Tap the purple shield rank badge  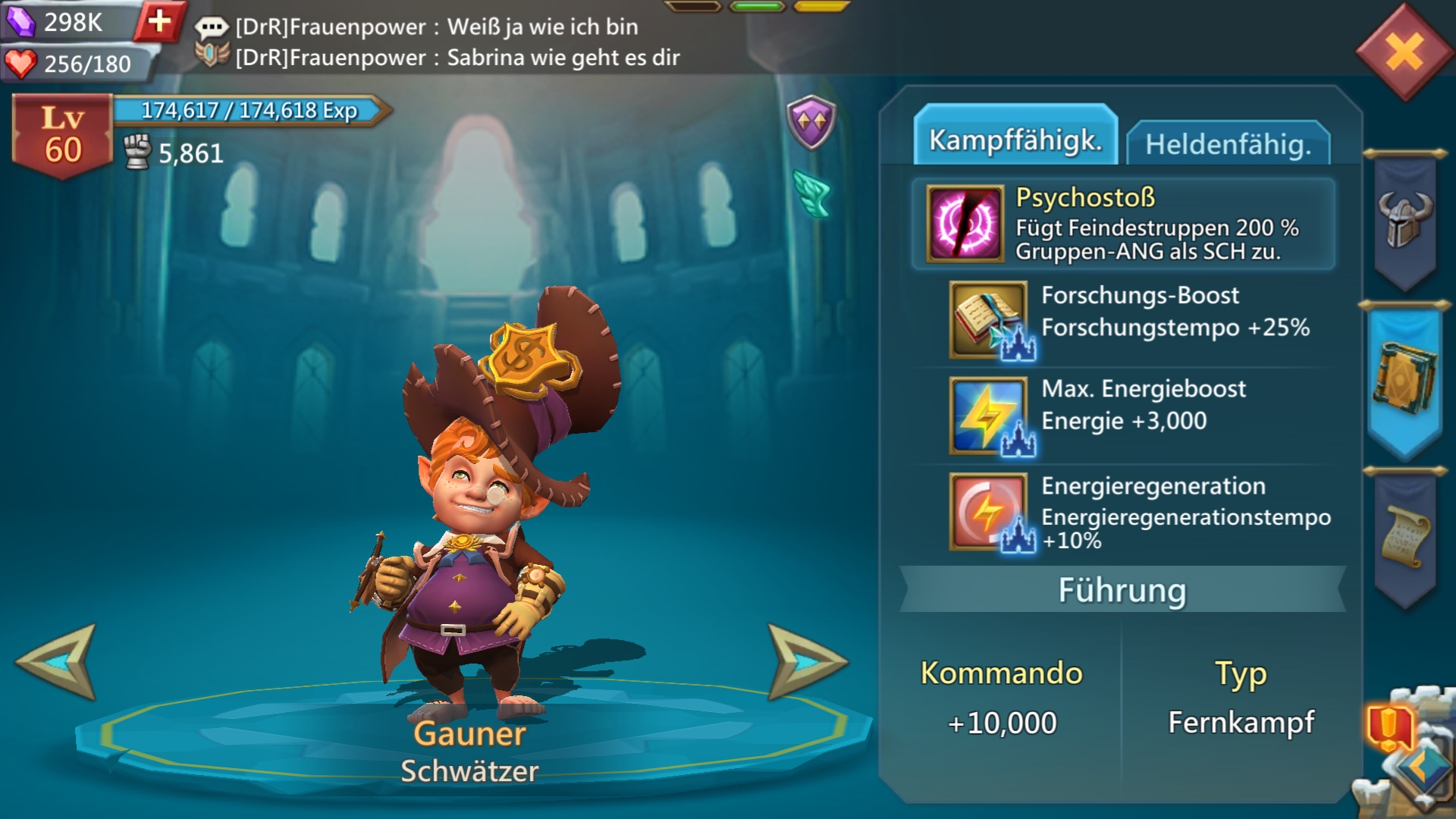coord(811,121)
